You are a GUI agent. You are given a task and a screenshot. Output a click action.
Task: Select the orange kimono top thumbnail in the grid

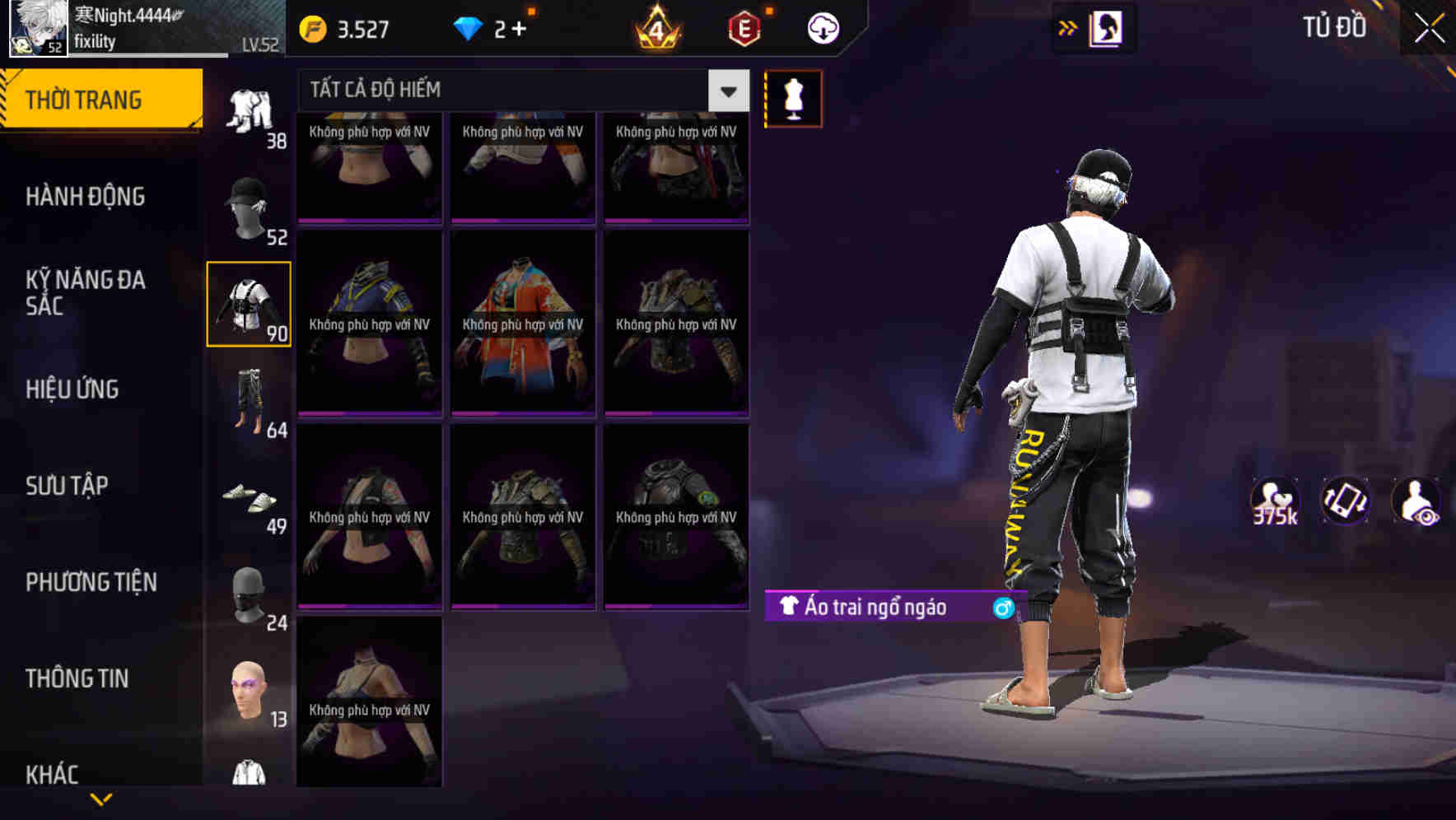[522, 323]
